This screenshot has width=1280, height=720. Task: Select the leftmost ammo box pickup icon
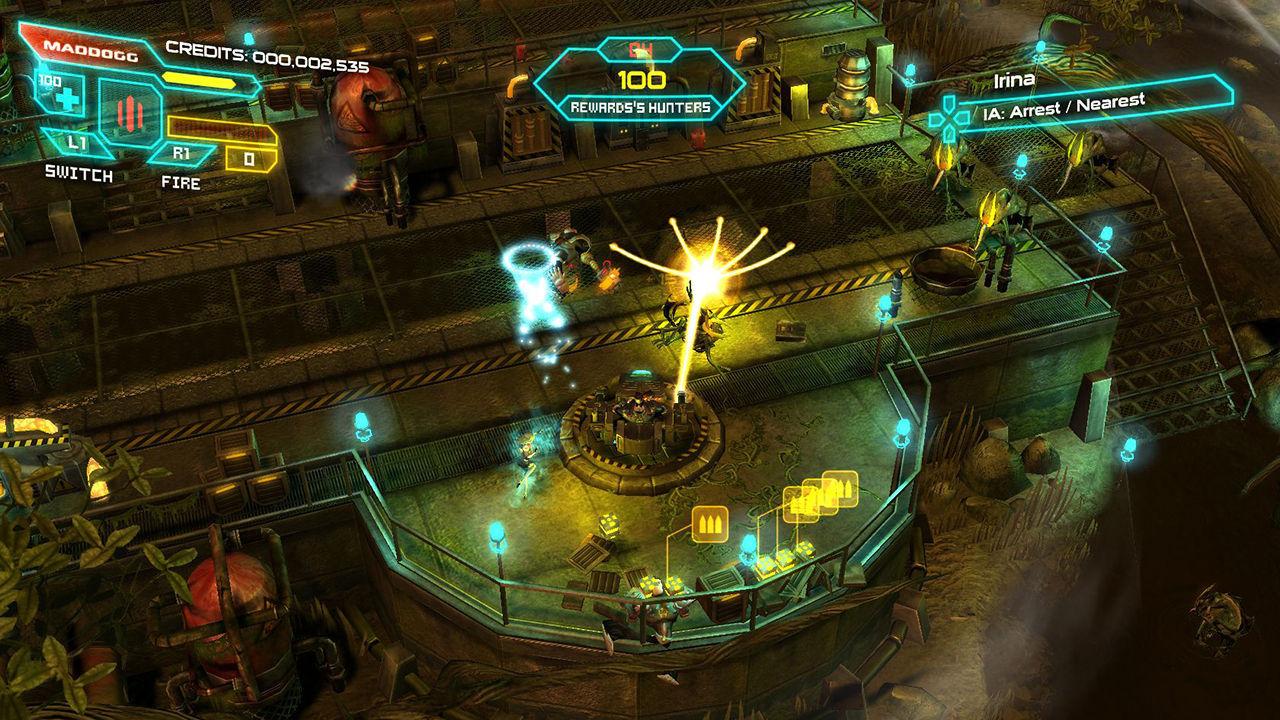point(802,506)
